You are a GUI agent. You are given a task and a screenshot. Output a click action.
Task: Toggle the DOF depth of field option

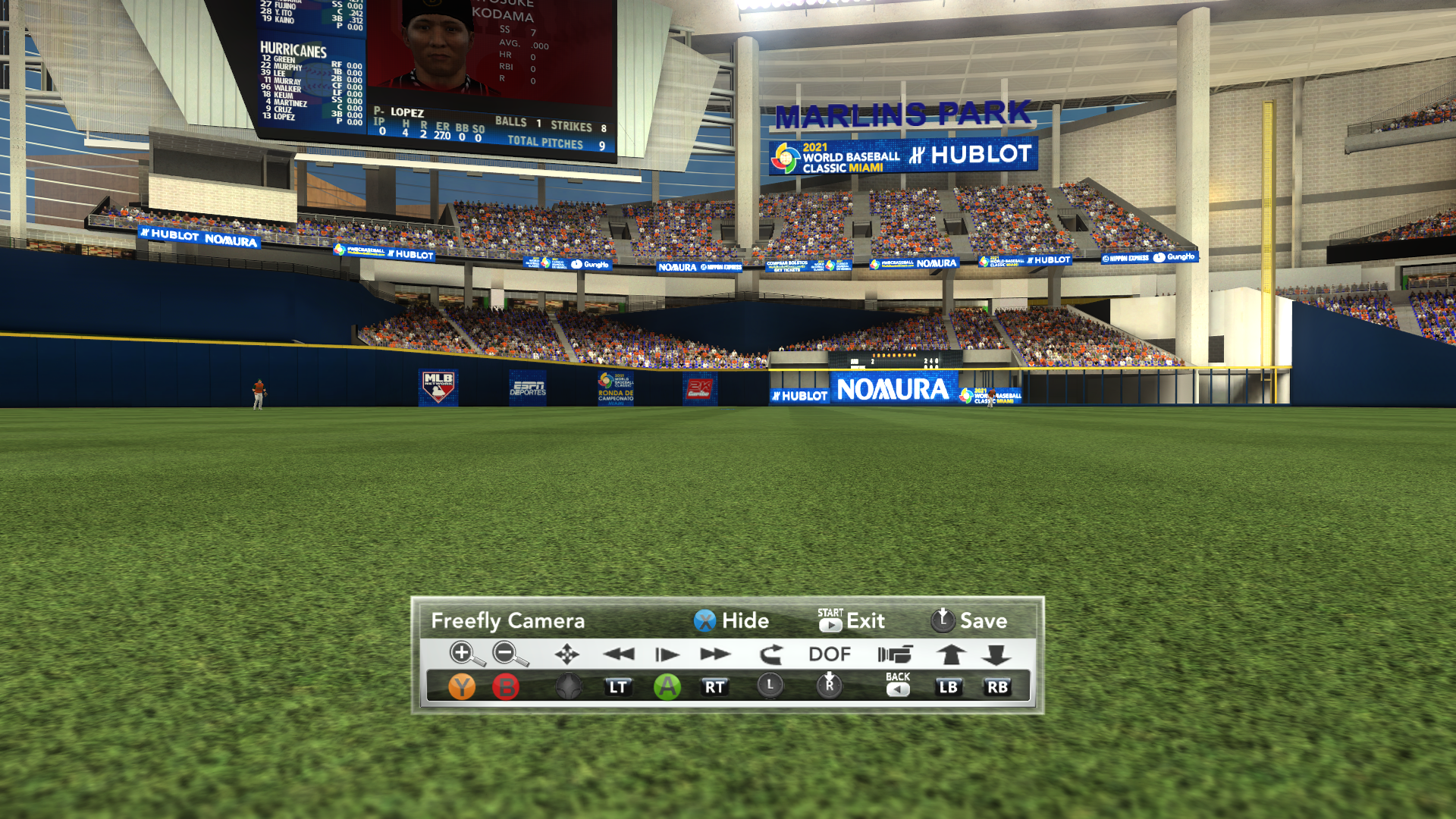829,654
